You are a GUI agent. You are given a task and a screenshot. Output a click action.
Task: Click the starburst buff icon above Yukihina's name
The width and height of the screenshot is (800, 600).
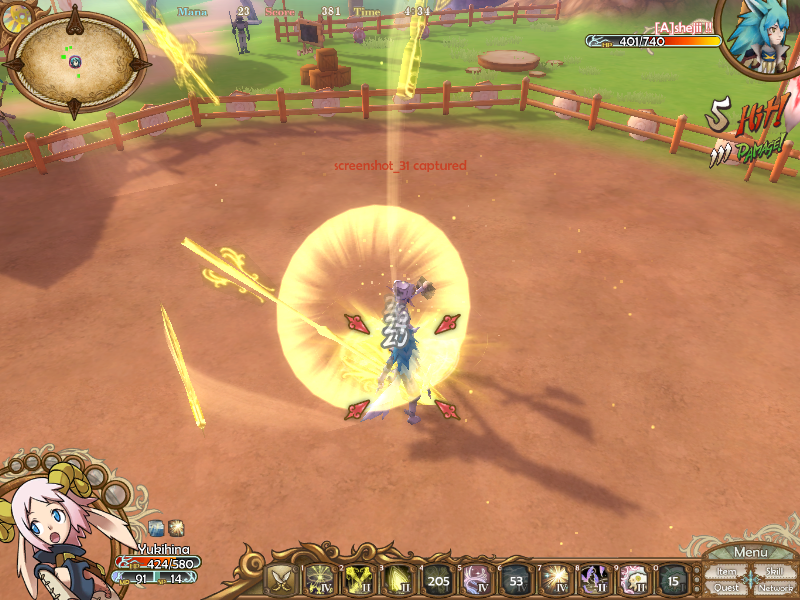click(x=175, y=526)
